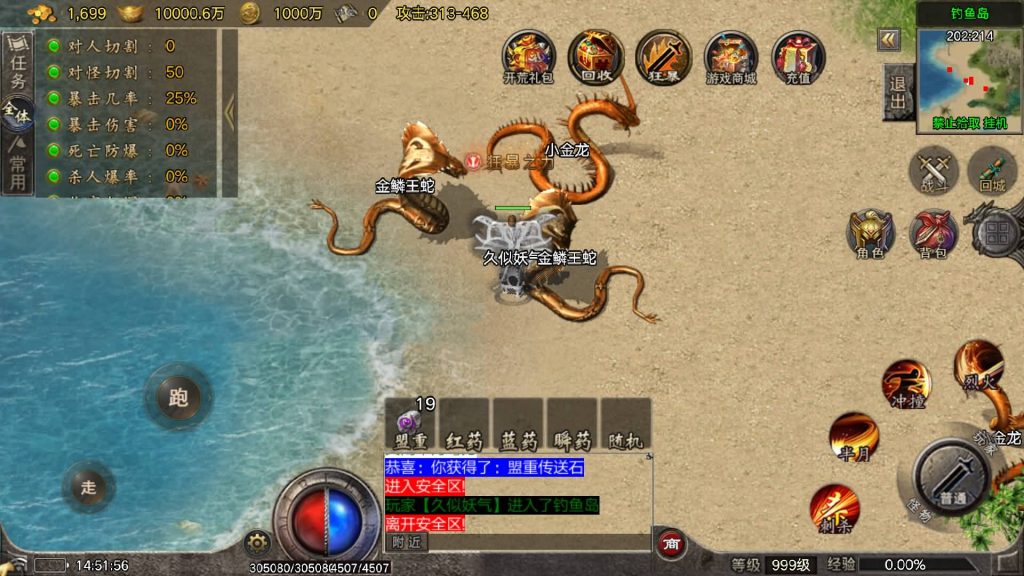This screenshot has height=576, width=1024.
Task: Use the 回城 return-to-town button
Action: coord(992,170)
